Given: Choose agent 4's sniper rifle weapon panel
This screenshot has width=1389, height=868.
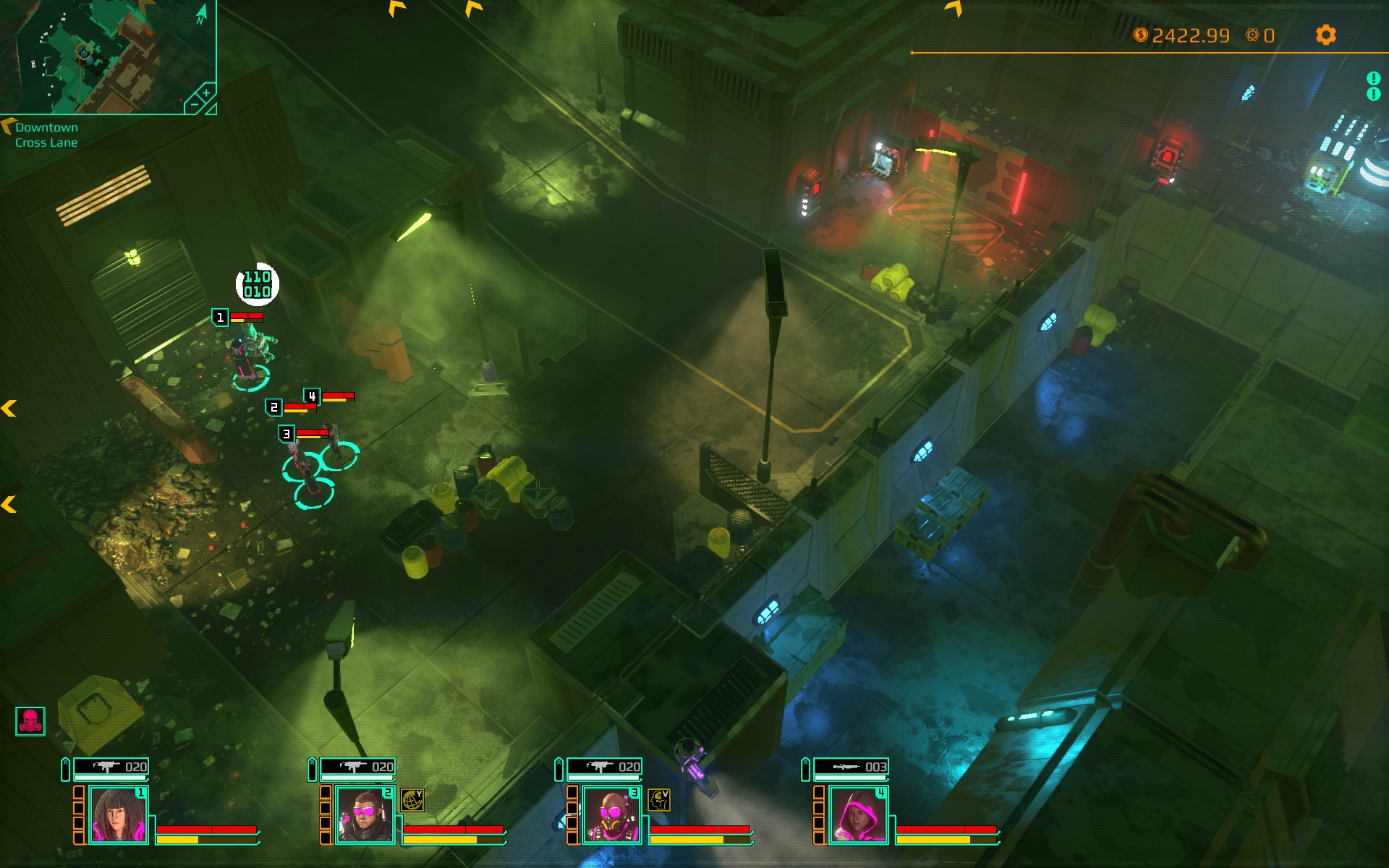Looking at the screenshot, I should (x=851, y=767).
